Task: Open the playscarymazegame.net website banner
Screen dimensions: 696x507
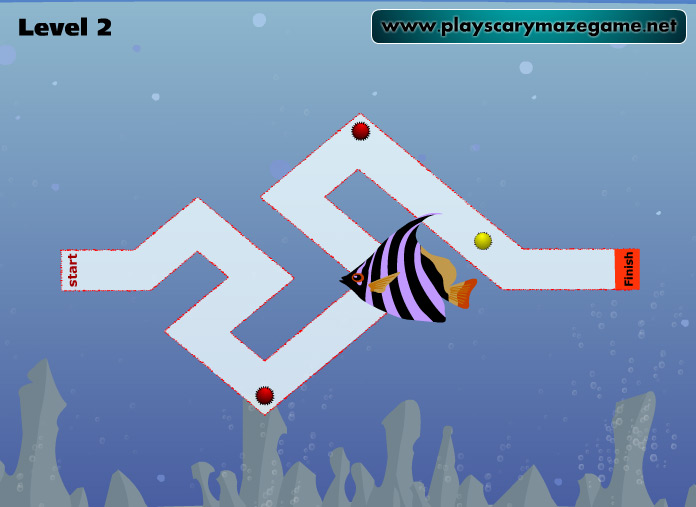Action: tap(528, 27)
